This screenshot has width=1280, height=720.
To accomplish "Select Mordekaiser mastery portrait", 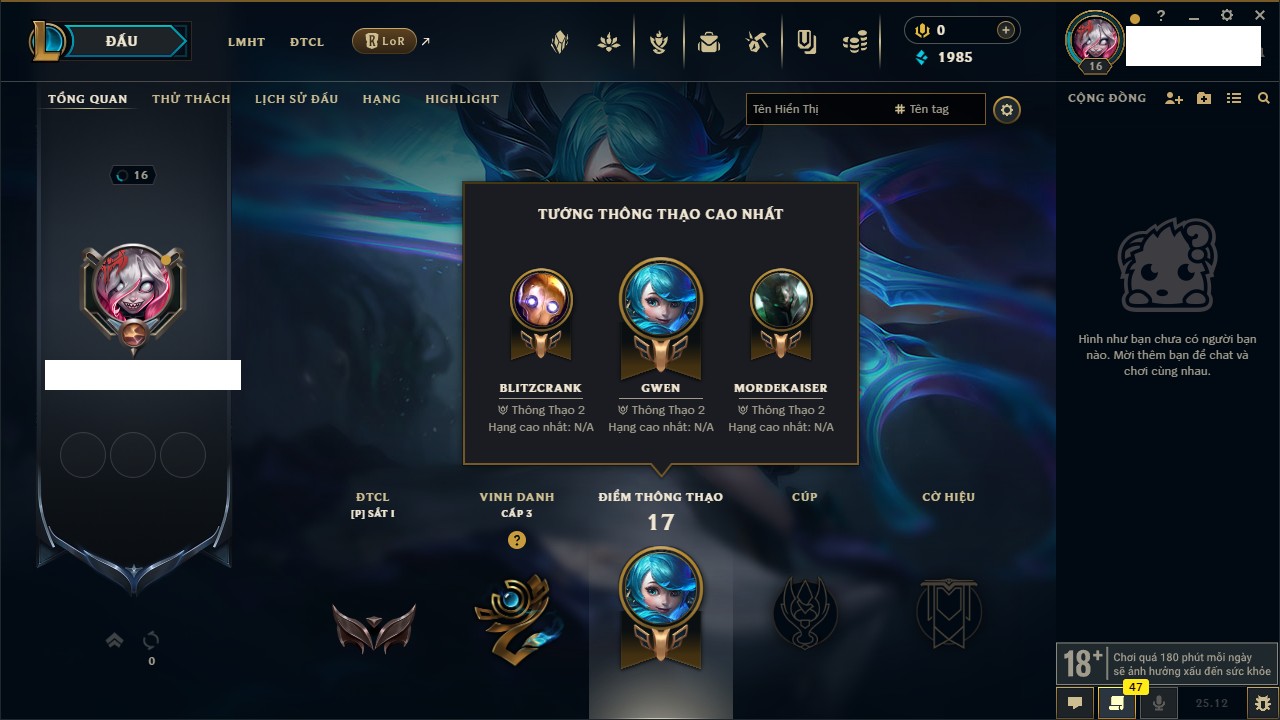I will pos(781,300).
